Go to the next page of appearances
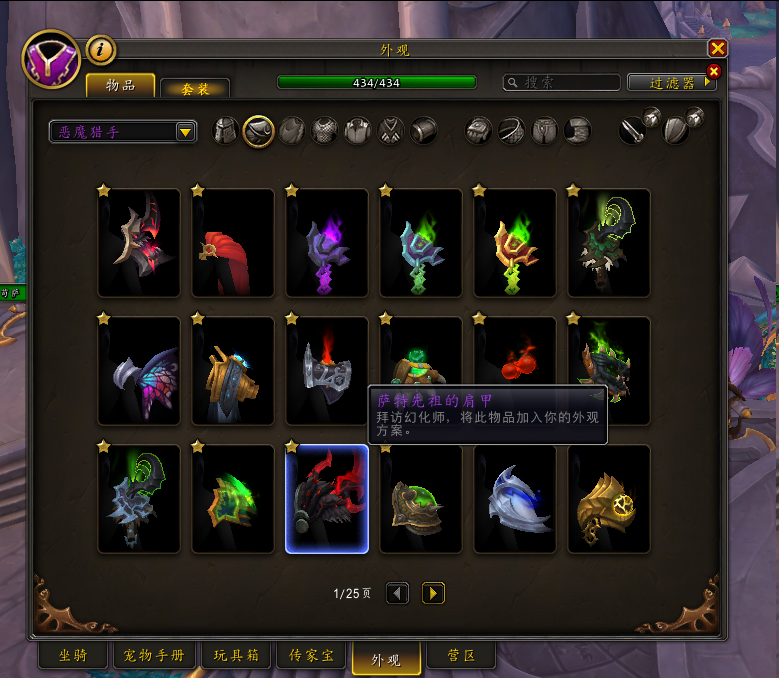This screenshot has height=678, width=779. [x=433, y=593]
